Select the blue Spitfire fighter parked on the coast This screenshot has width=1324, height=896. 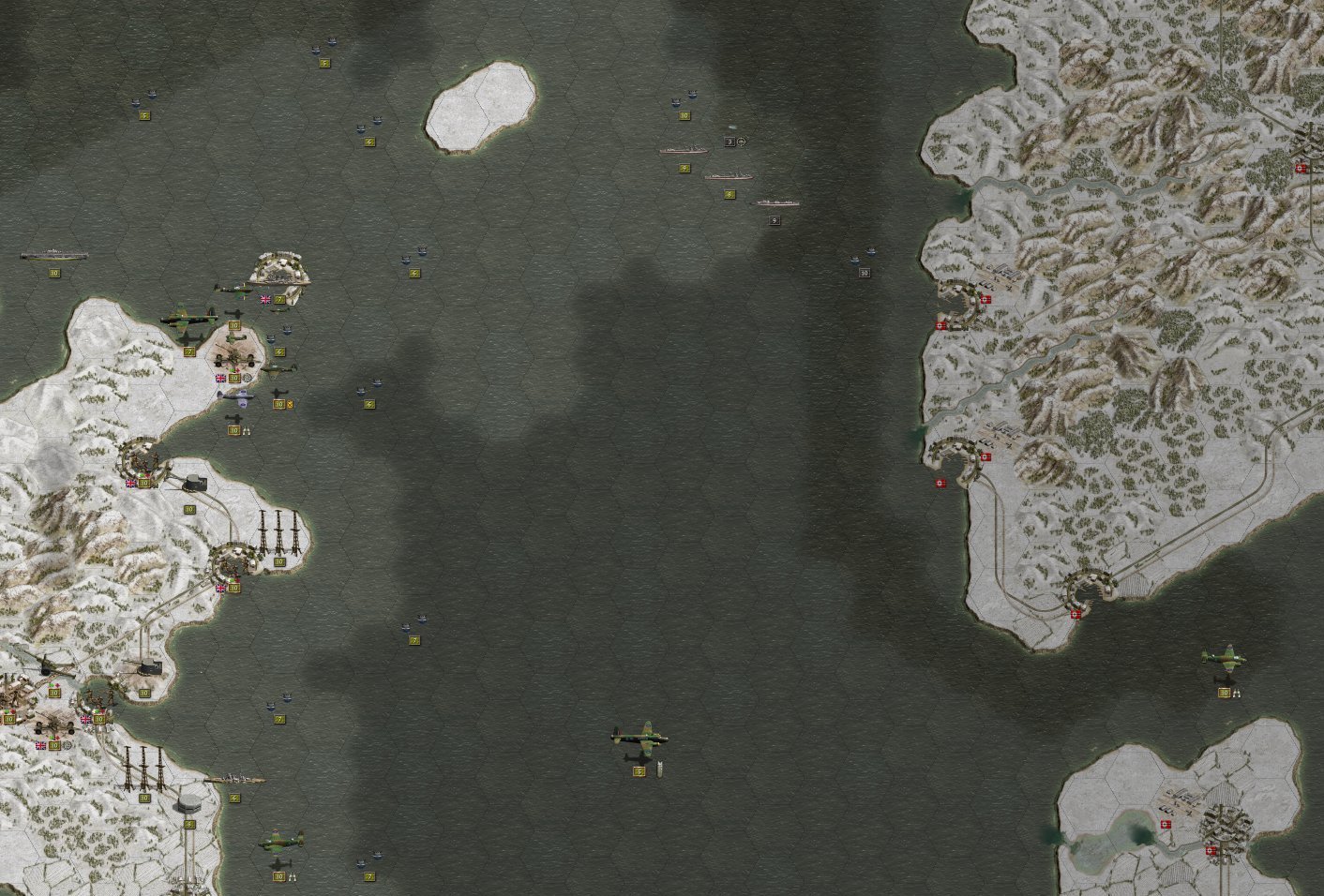tap(238, 397)
